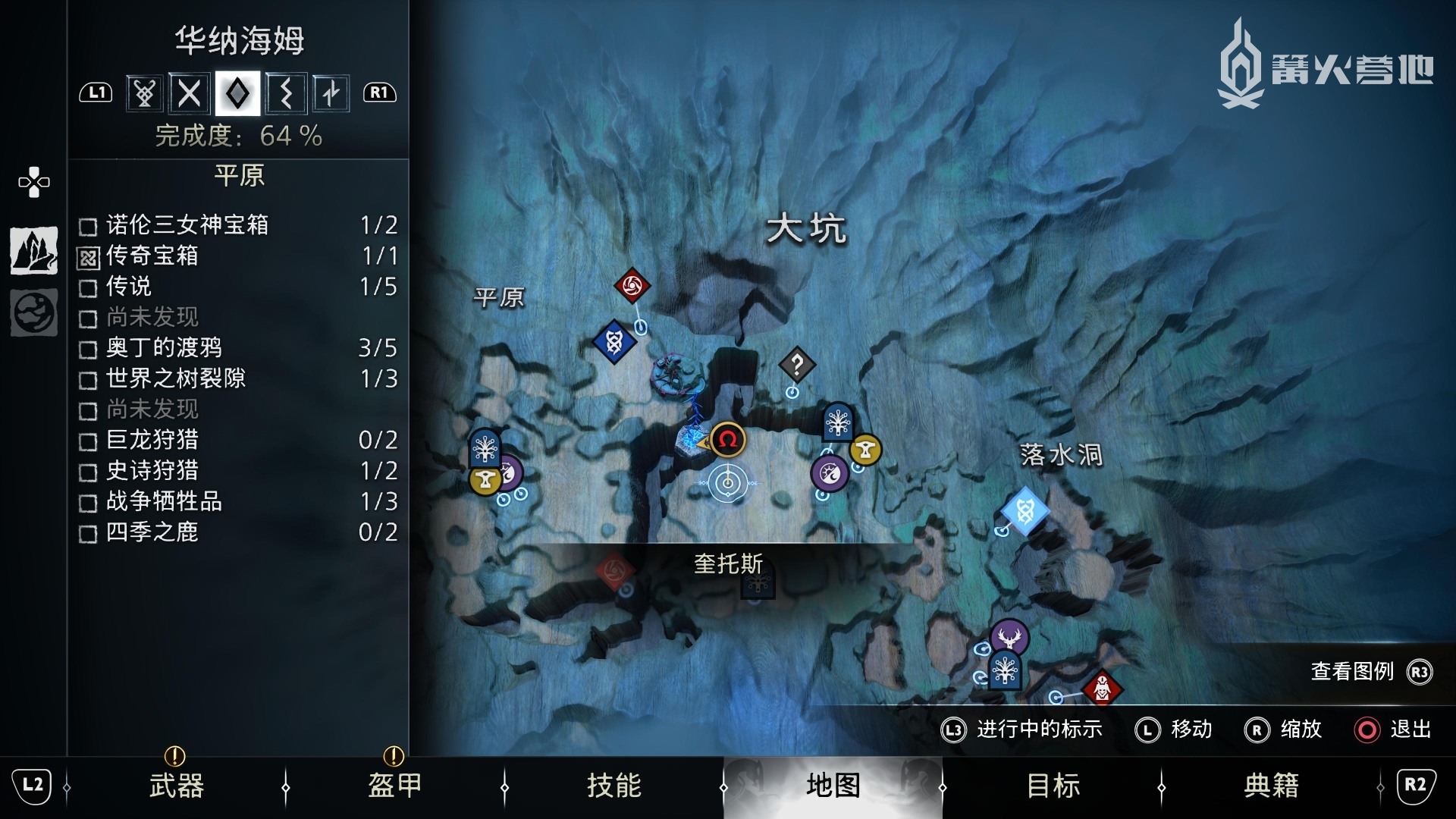Viewport: 1456px width, 819px height.
Task: Open the 目标 tab
Action: pos(1052,786)
